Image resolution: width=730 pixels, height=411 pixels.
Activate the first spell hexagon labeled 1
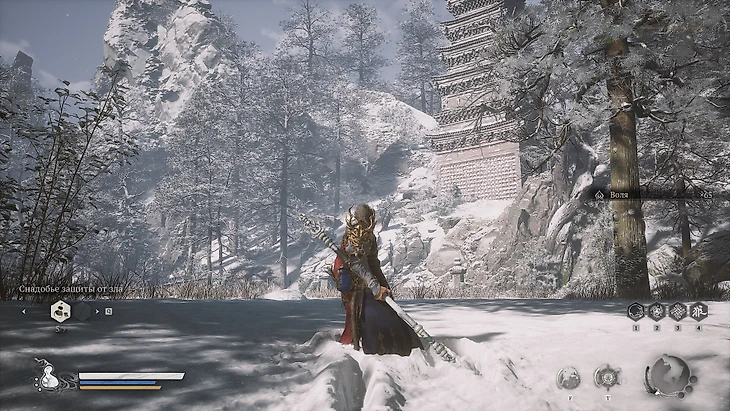[x=635, y=311]
